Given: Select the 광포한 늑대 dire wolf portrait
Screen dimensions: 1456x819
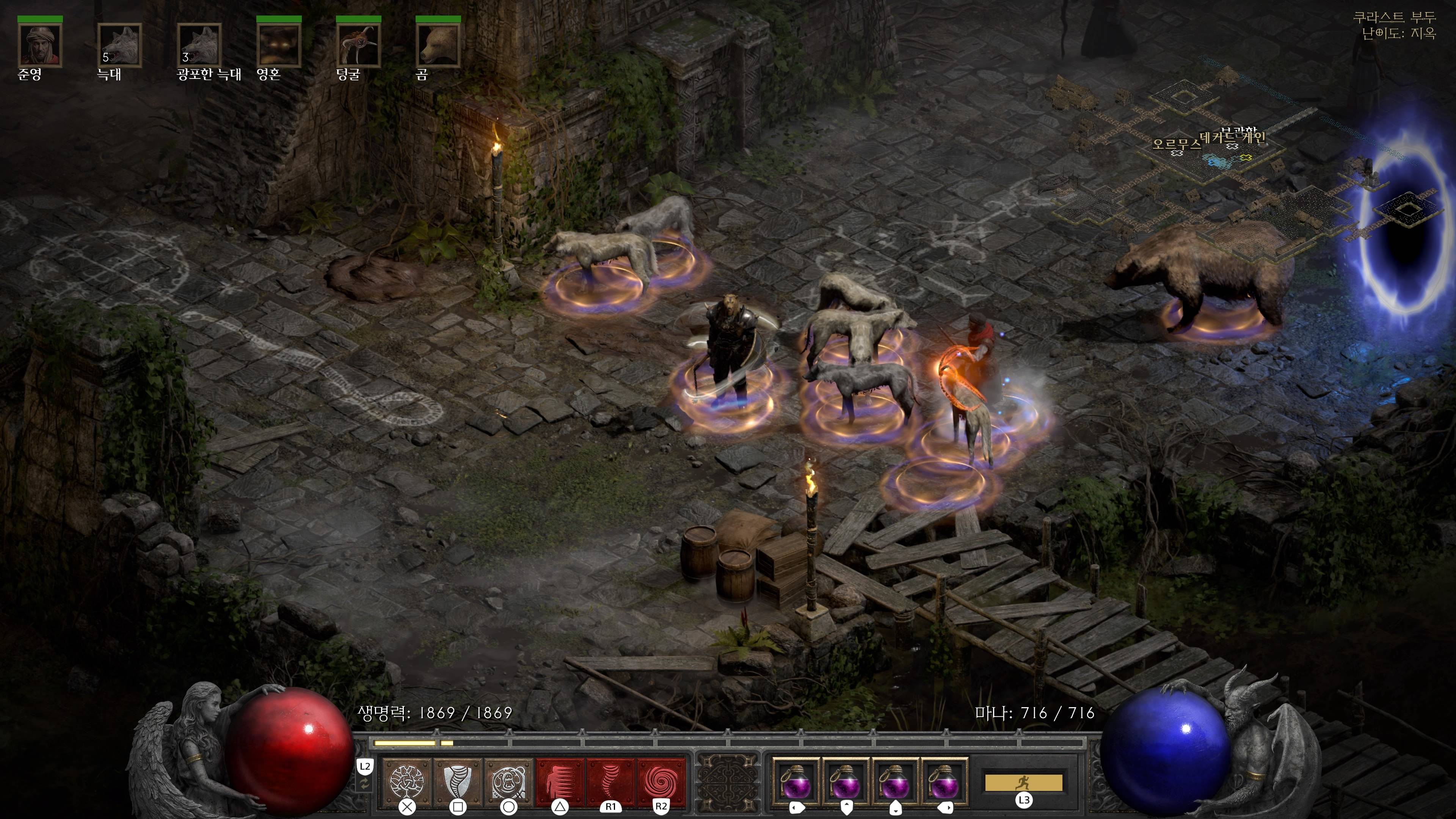Looking at the screenshot, I should pyautogui.click(x=199, y=45).
